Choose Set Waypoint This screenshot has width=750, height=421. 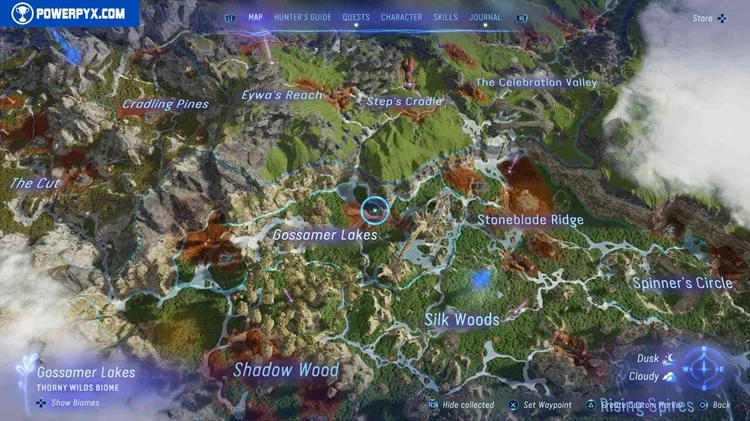click(x=540, y=405)
